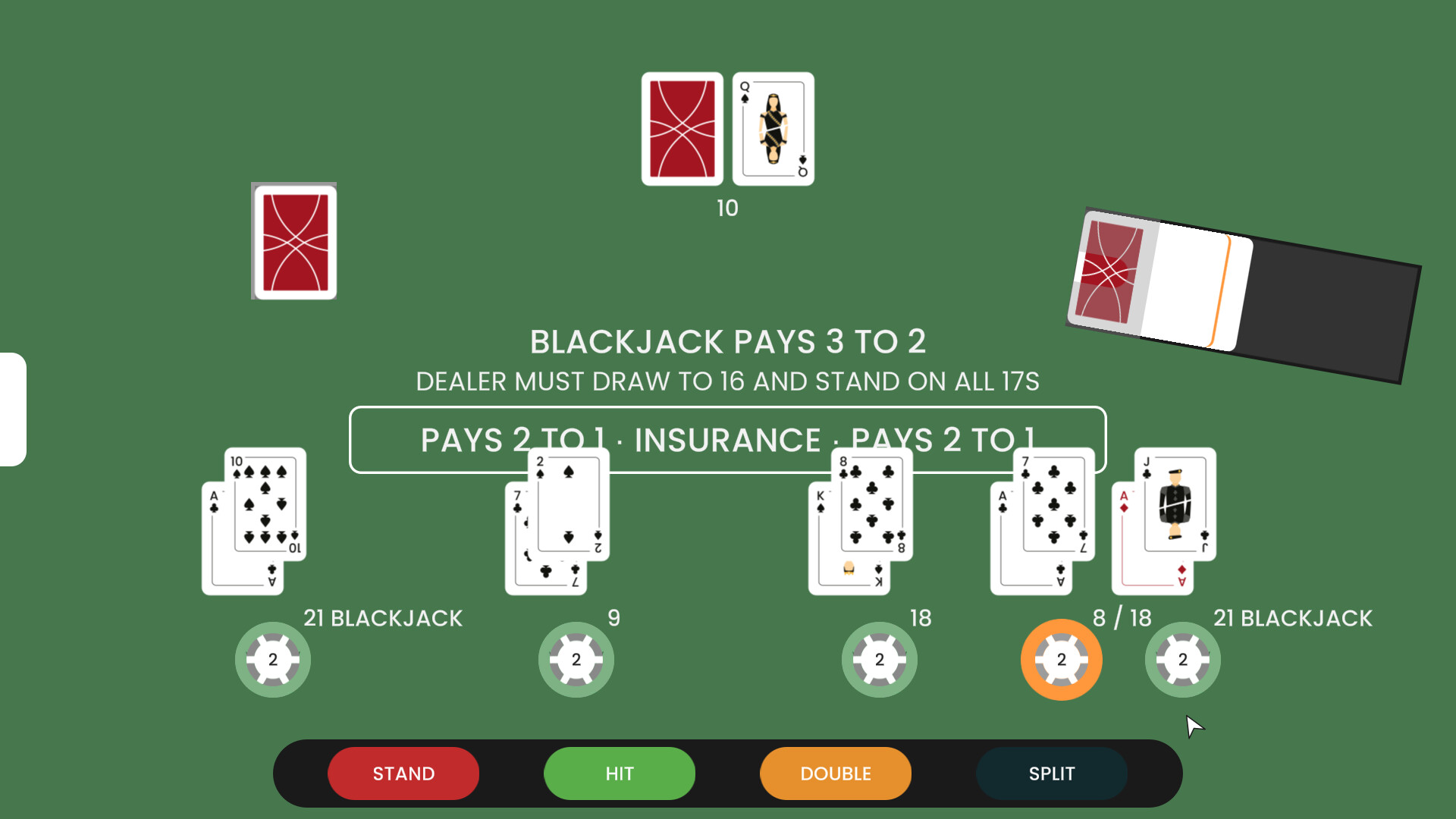Viewport: 1456px width, 819px height.
Task: Click the orange DOUBLE button
Action: click(834, 773)
